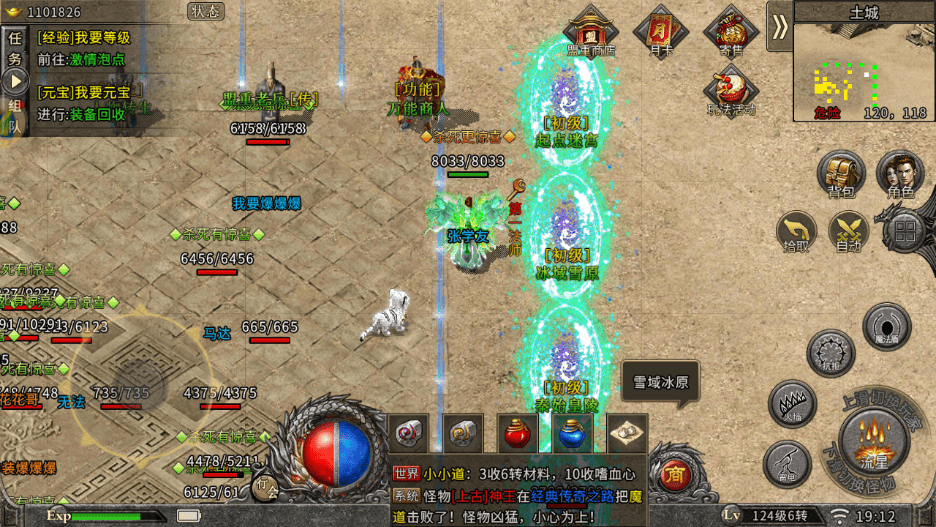Image resolution: width=936 pixels, height=527 pixels.
Task: Open the 月卡 monthly card icon
Action: (x=660, y=30)
